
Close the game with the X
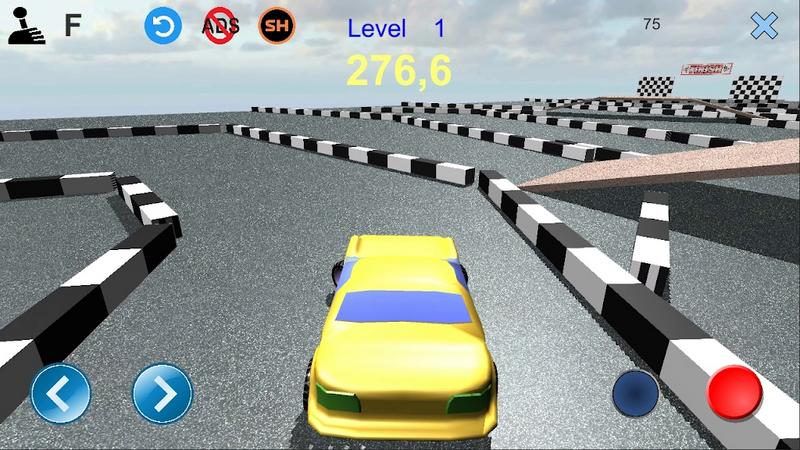pos(764,26)
